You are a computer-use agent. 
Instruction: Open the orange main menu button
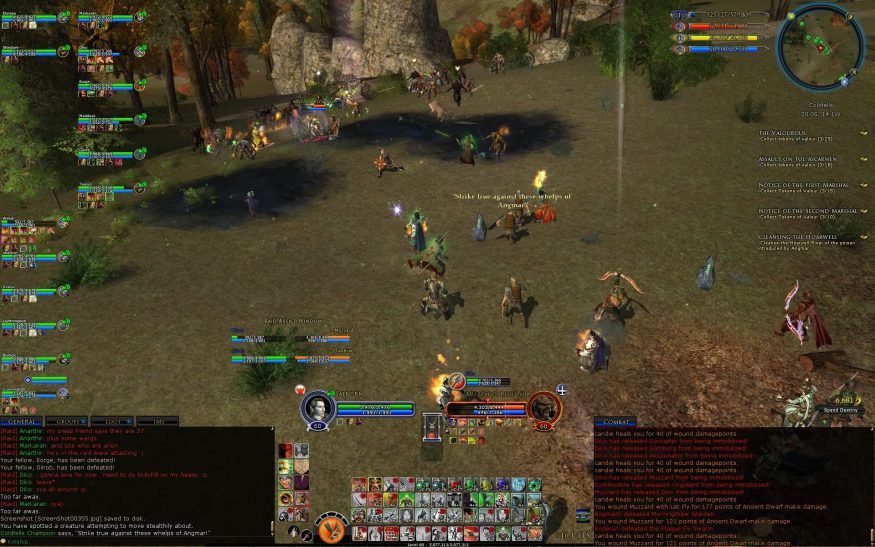331,527
